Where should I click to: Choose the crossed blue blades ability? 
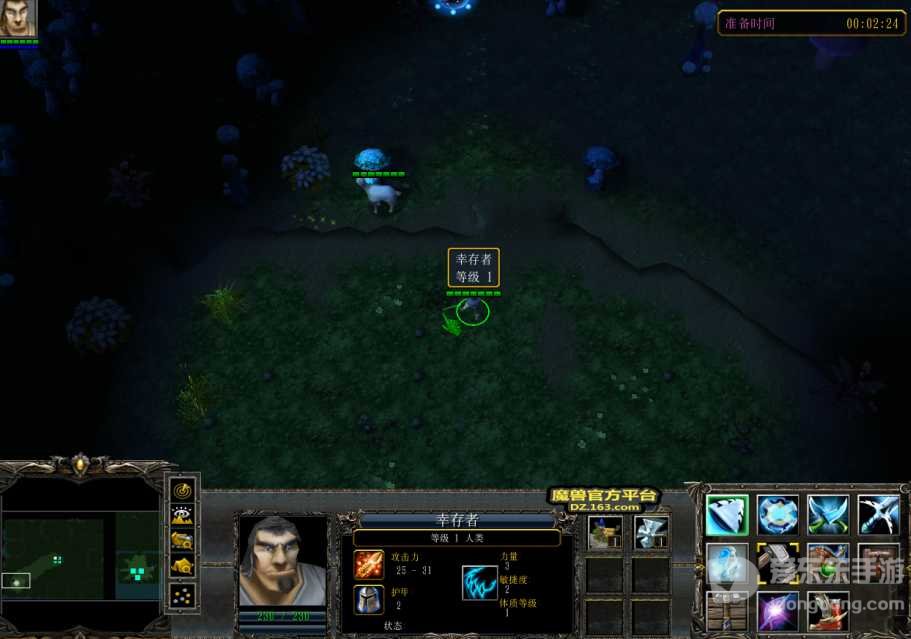[827, 515]
